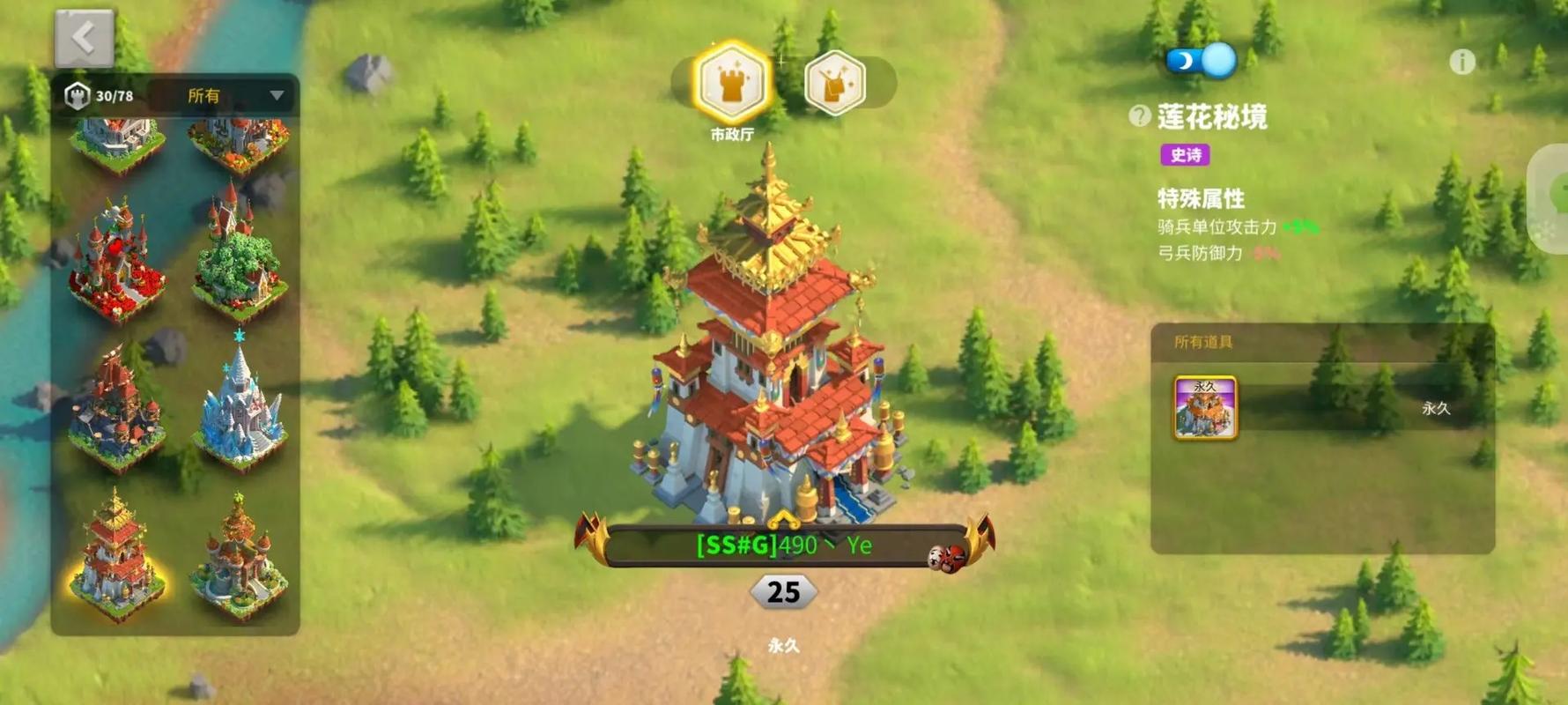Select the 永久 item icon under 所有道具

click(x=1205, y=407)
